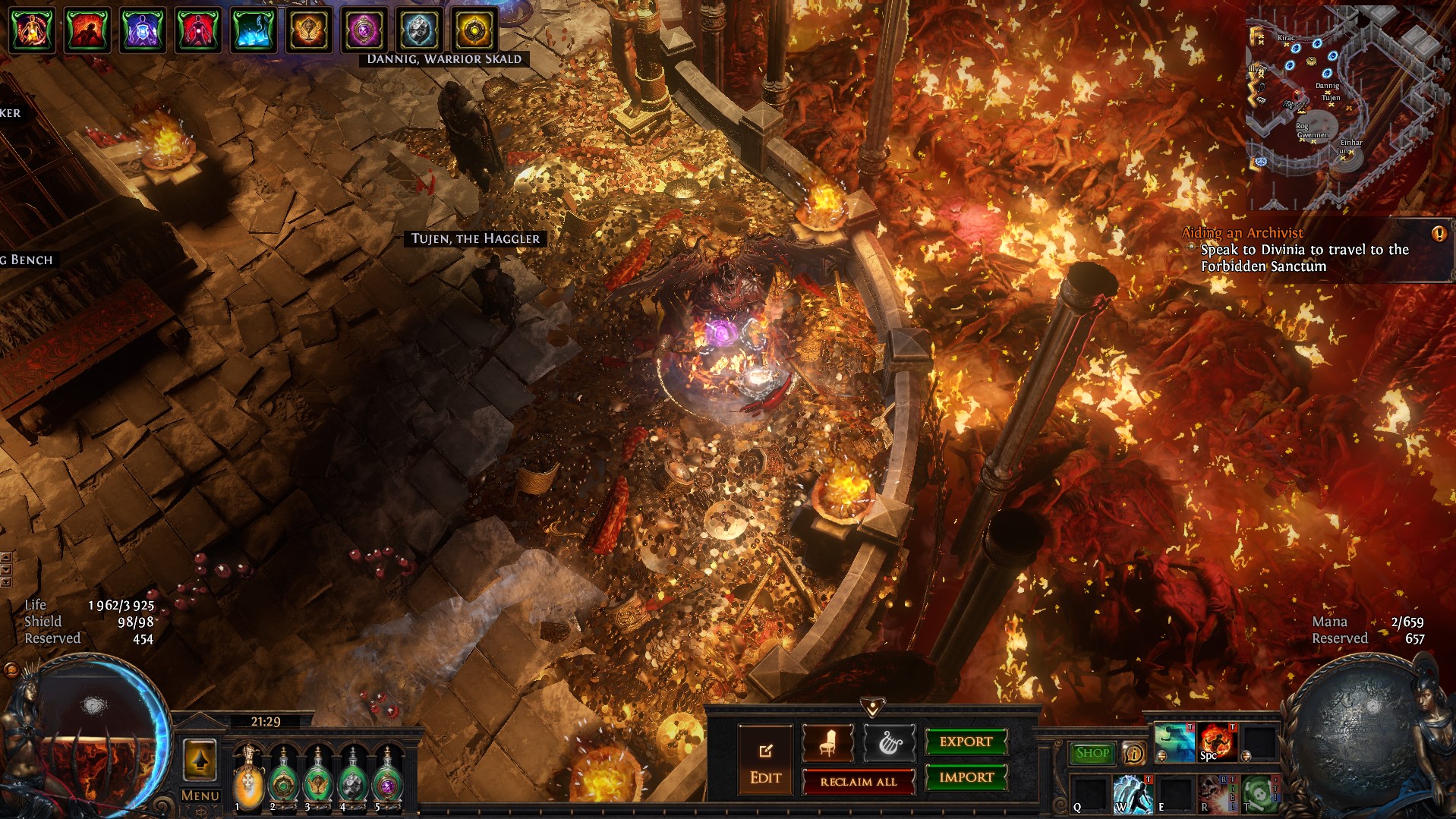1456x819 pixels.
Task: Activate the blue dash skill on W
Action: pos(1132,794)
